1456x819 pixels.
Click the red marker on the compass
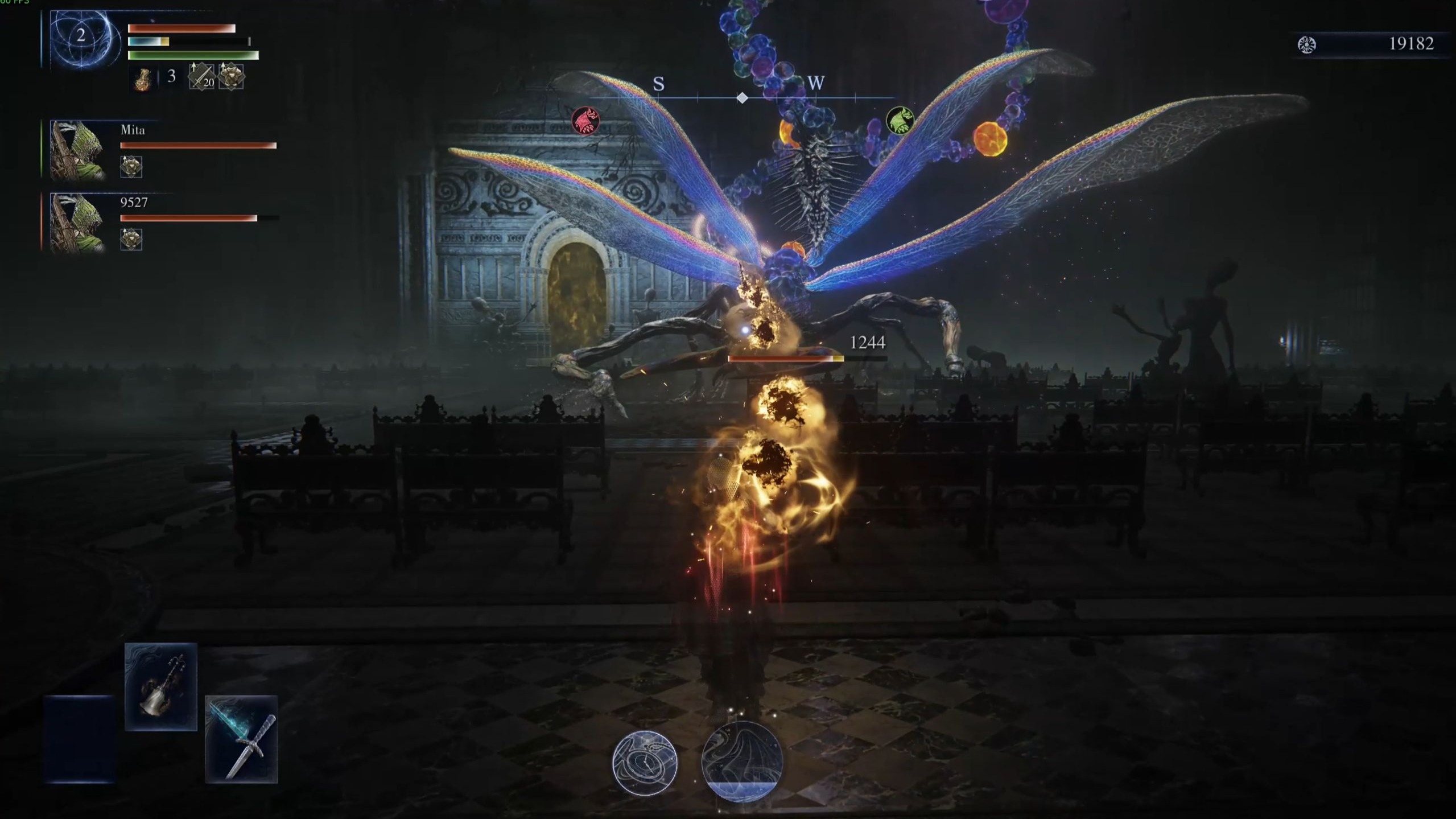pos(585,121)
